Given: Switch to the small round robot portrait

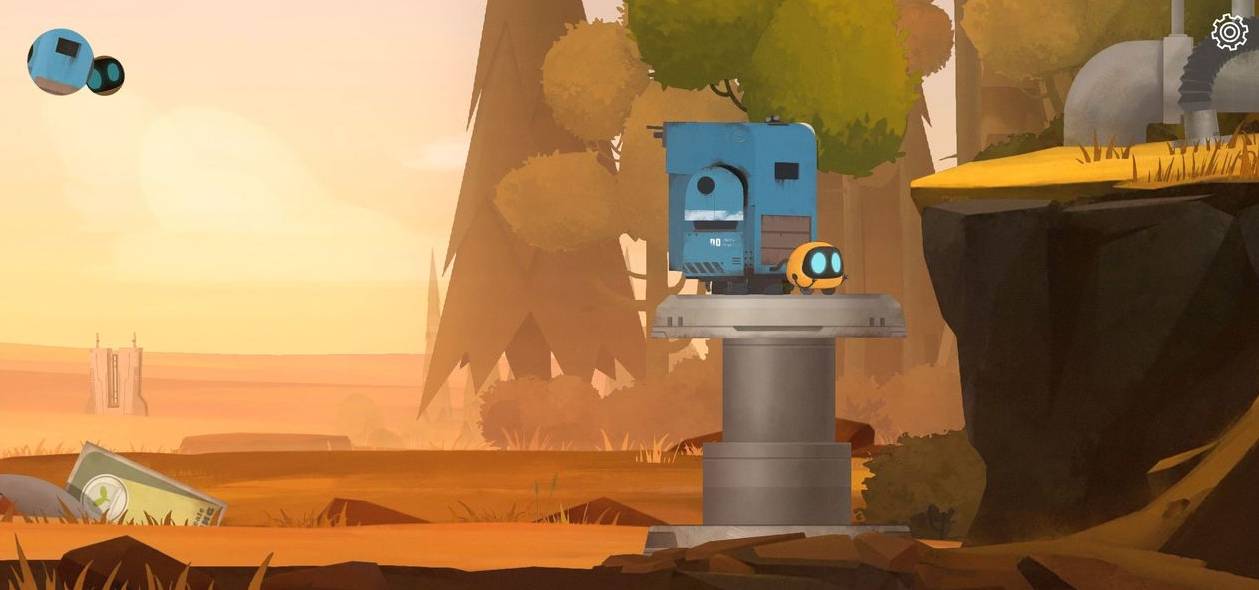Looking at the screenshot, I should [x=108, y=75].
